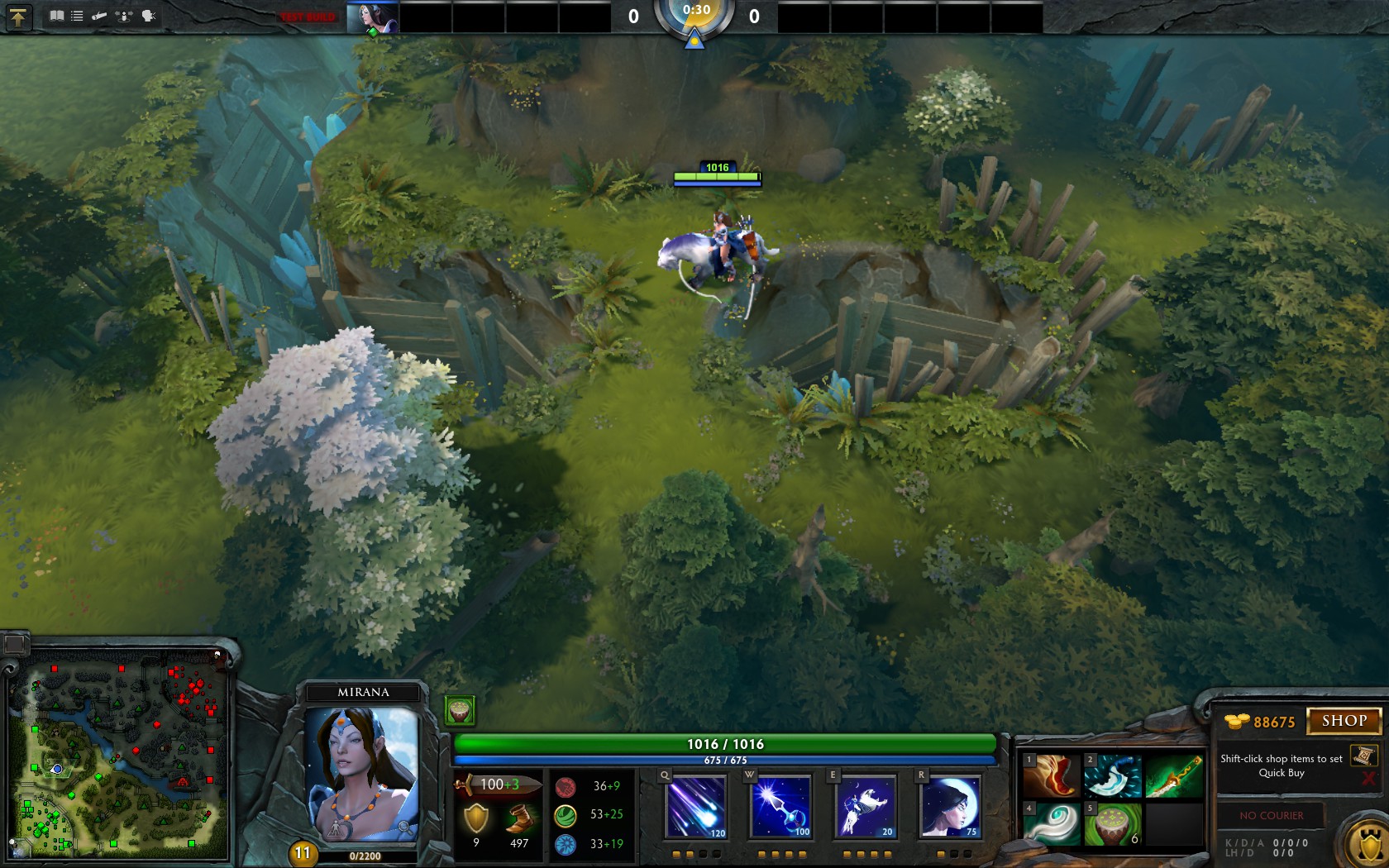Click the speaking head chat icon
This screenshot has height=868, width=1389.
coord(150,16)
